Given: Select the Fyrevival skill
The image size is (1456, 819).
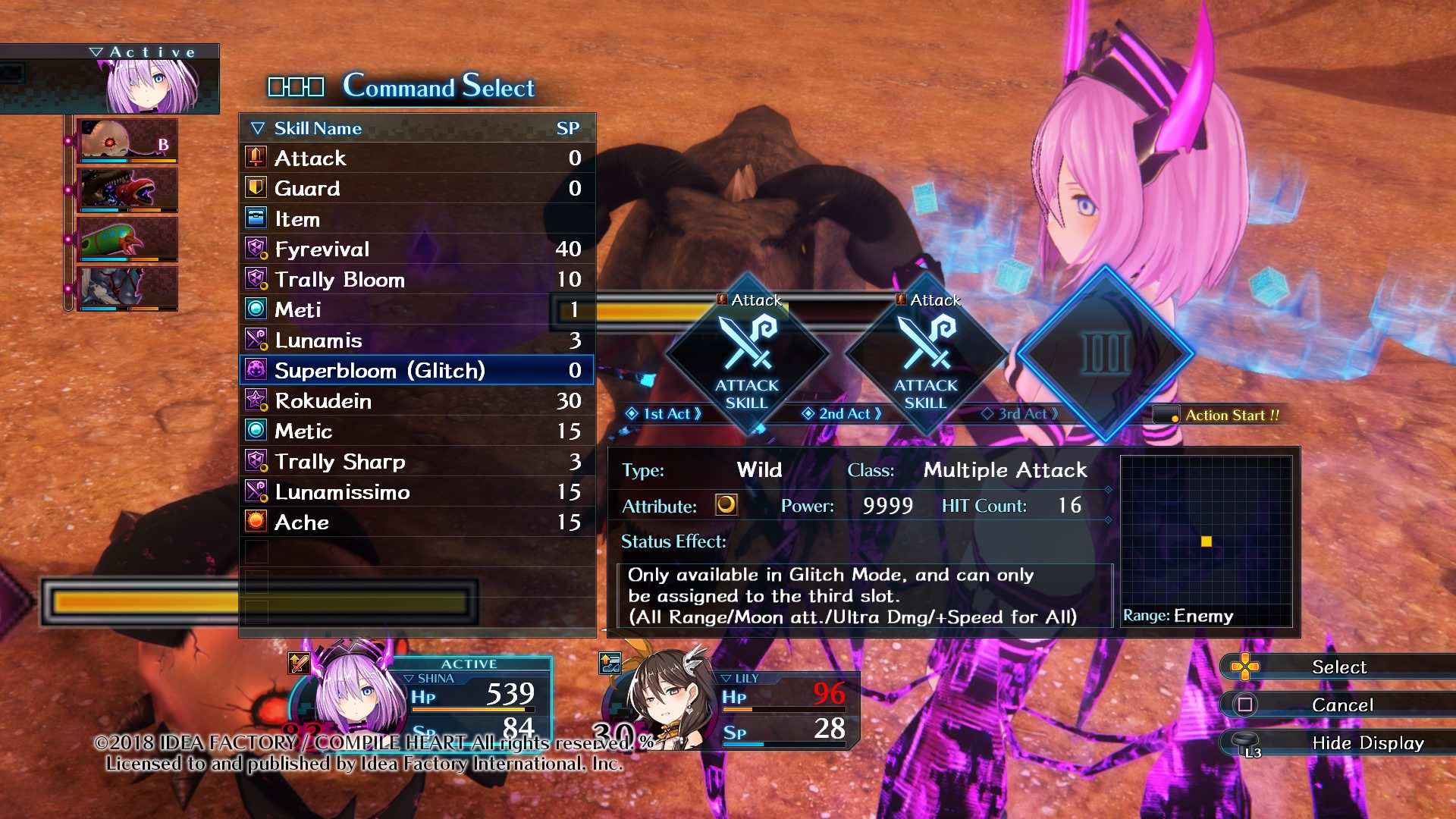Looking at the screenshot, I should 416,249.
